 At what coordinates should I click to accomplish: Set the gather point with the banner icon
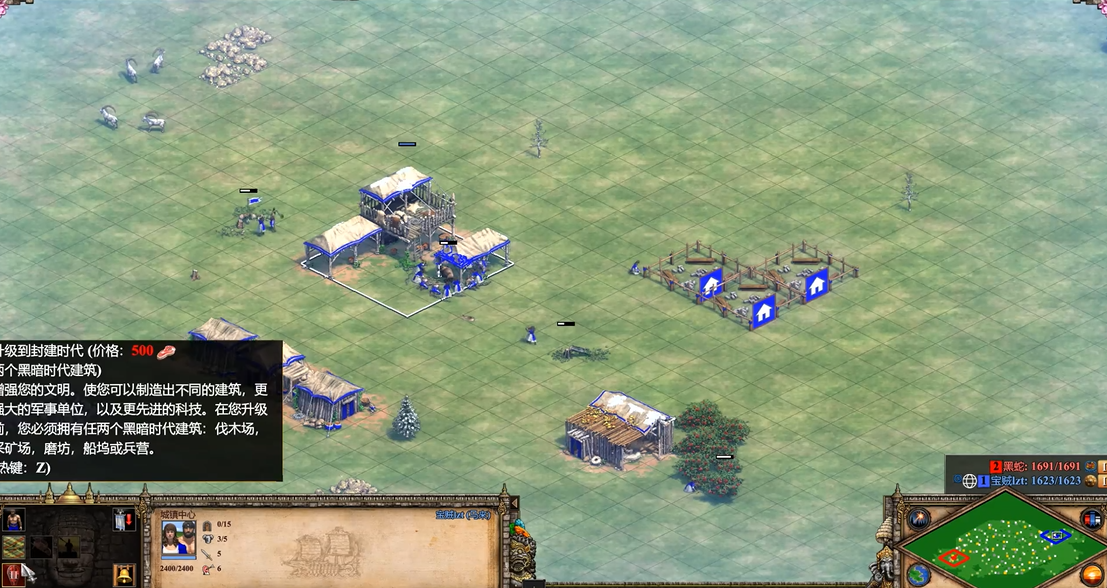point(122,520)
